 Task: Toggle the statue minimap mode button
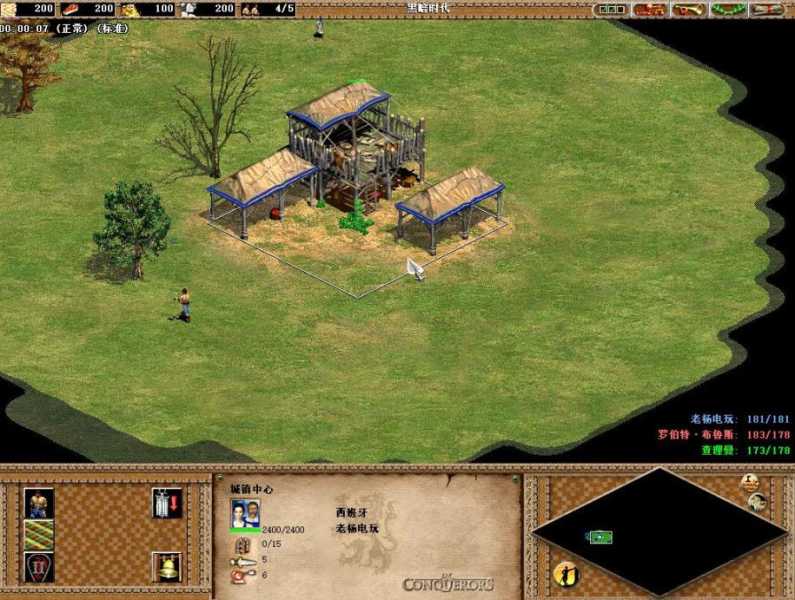[x=750, y=482]
